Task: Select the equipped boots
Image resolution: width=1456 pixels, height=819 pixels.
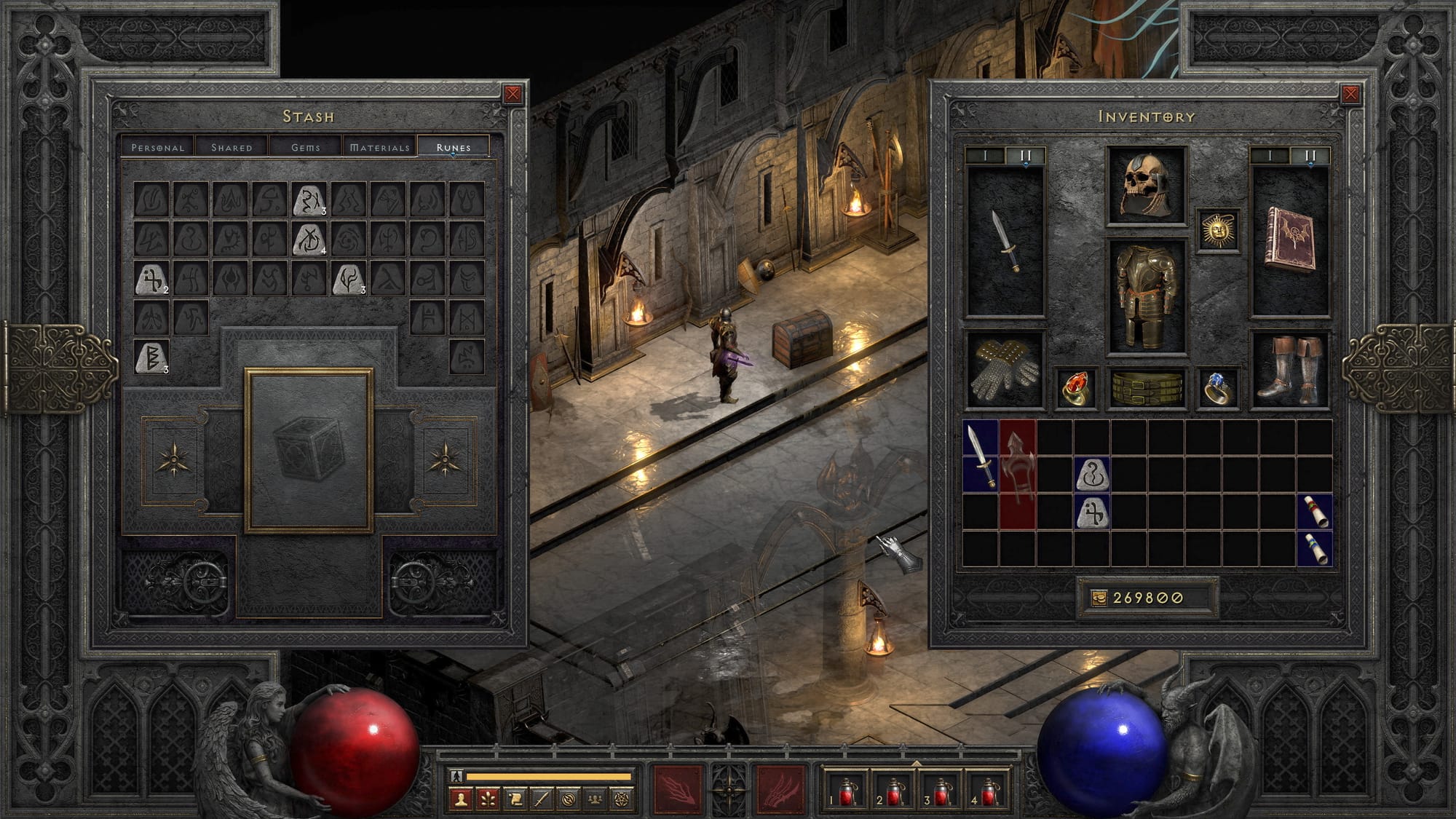Action: click(x=1289, y=370)
